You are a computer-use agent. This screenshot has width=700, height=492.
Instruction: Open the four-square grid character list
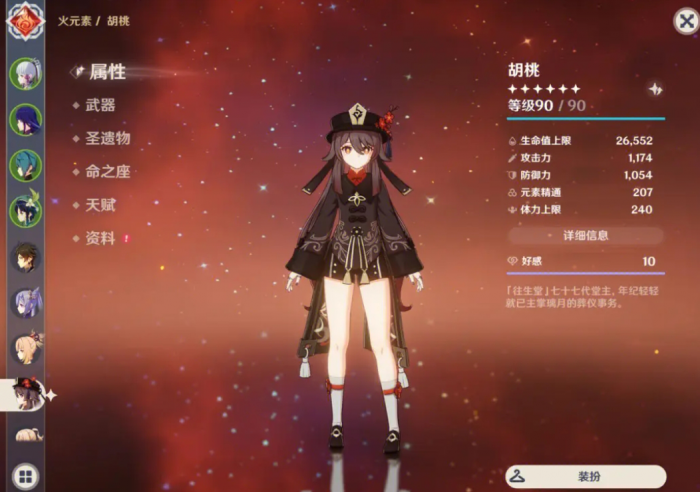click(25, 476)
